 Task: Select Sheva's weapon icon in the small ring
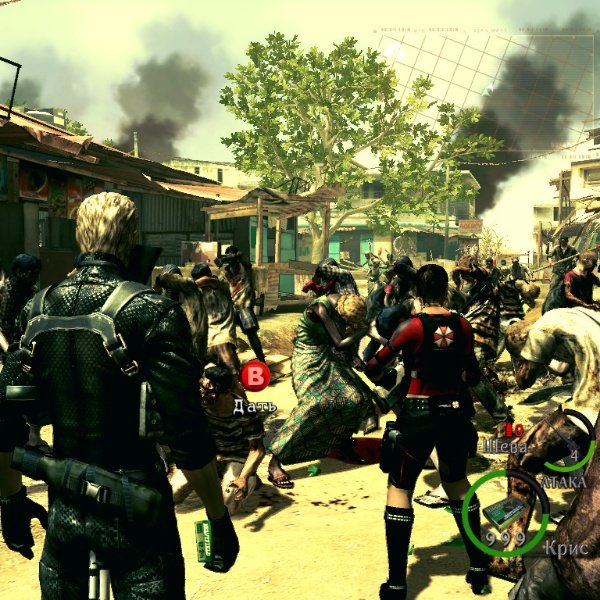[565, 441]
